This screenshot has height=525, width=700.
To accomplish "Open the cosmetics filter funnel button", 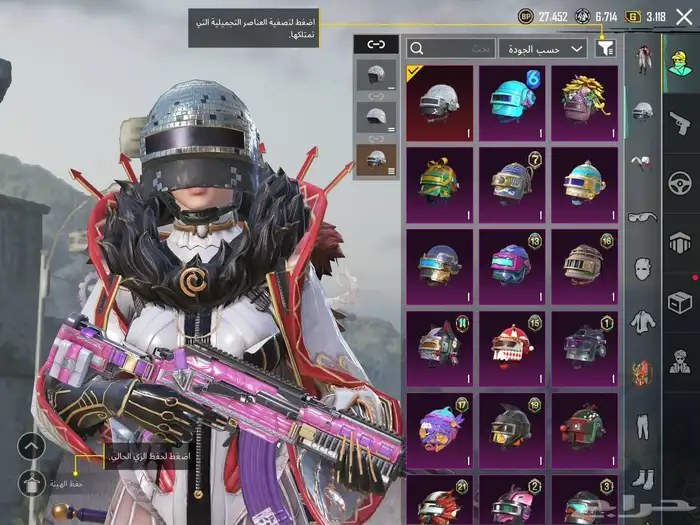I will [x=605, y=47].
